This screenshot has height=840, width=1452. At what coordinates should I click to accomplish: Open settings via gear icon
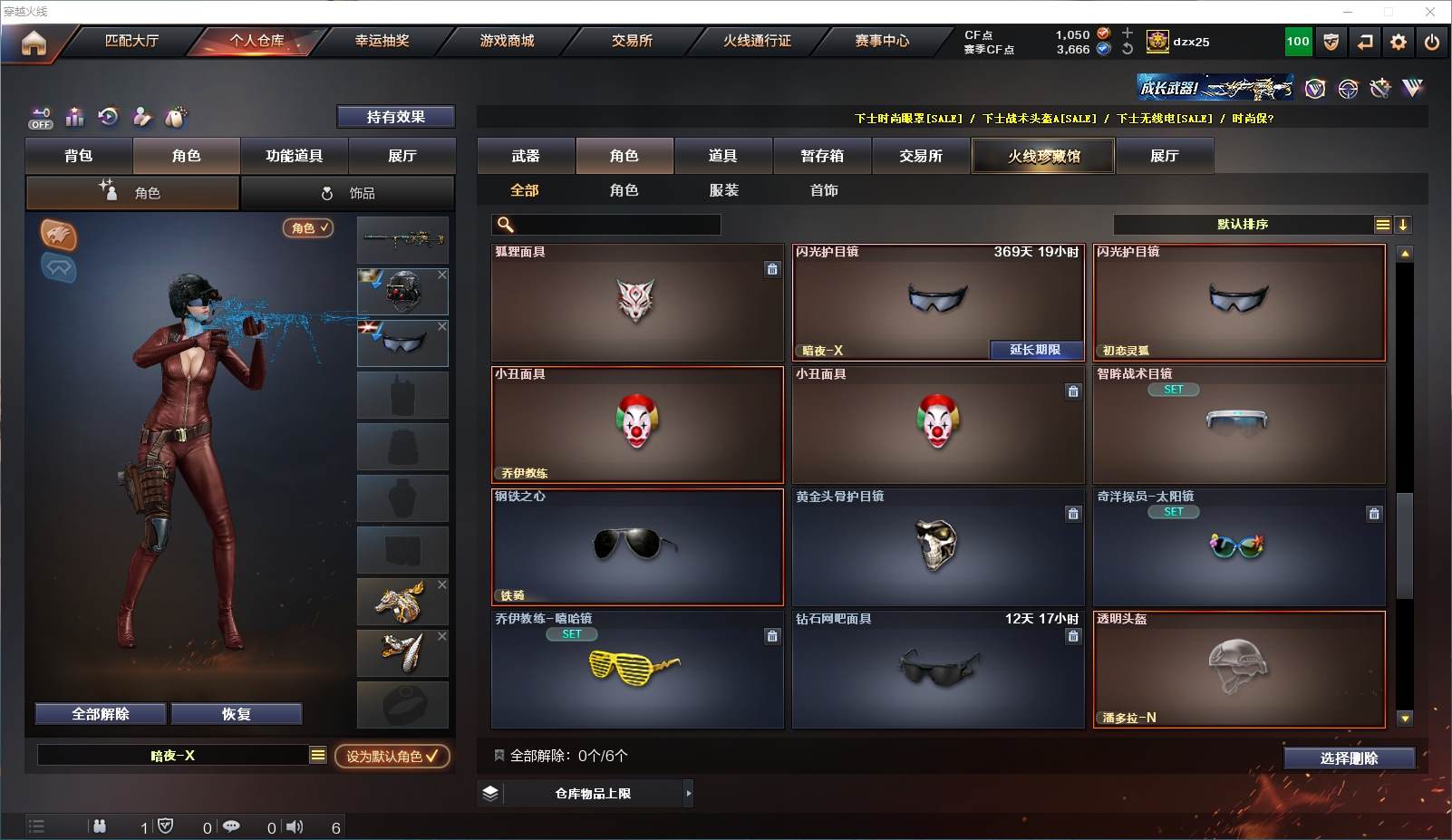1399,42
